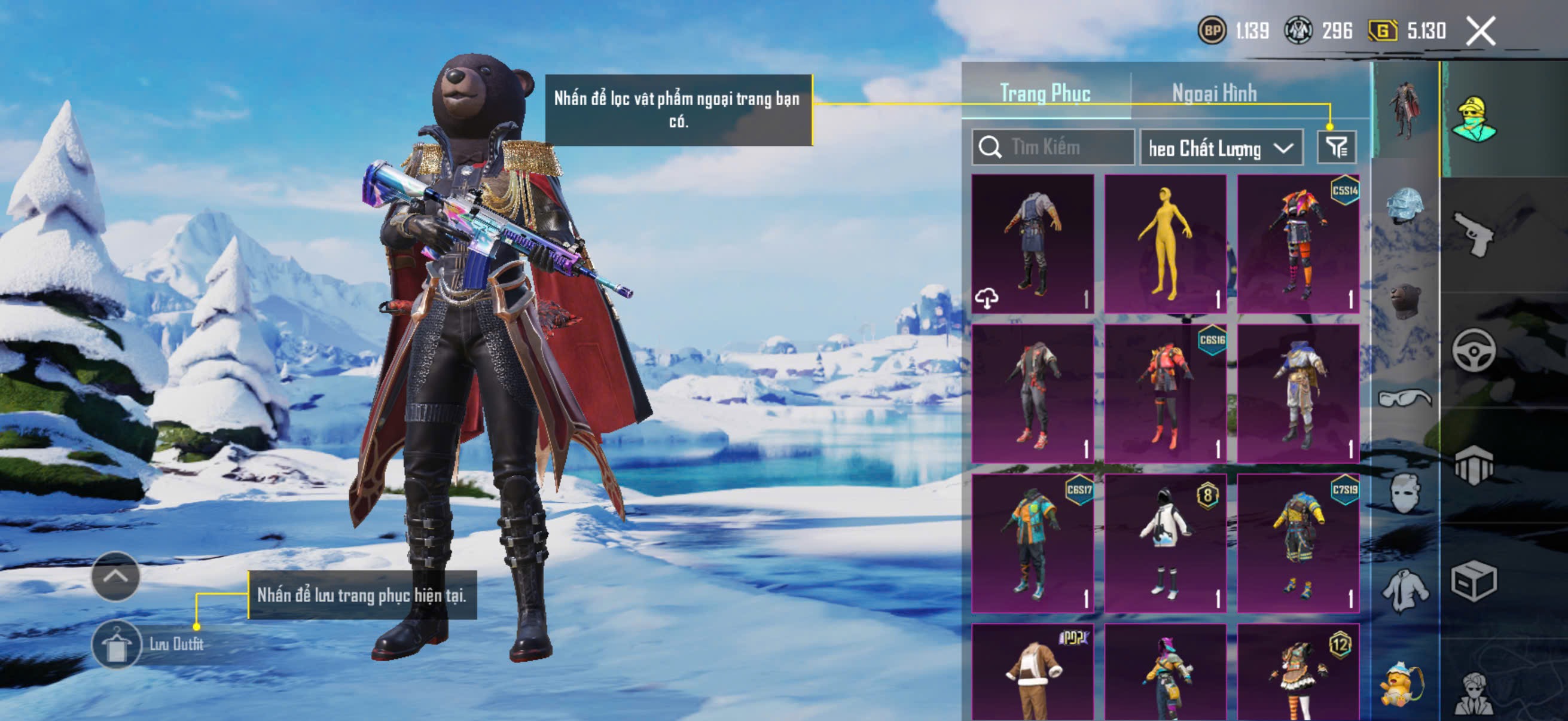Open the glasses equipment slot
Image resolution: width=1568 pixels, height=721 pixels.
pos(1404,399)
